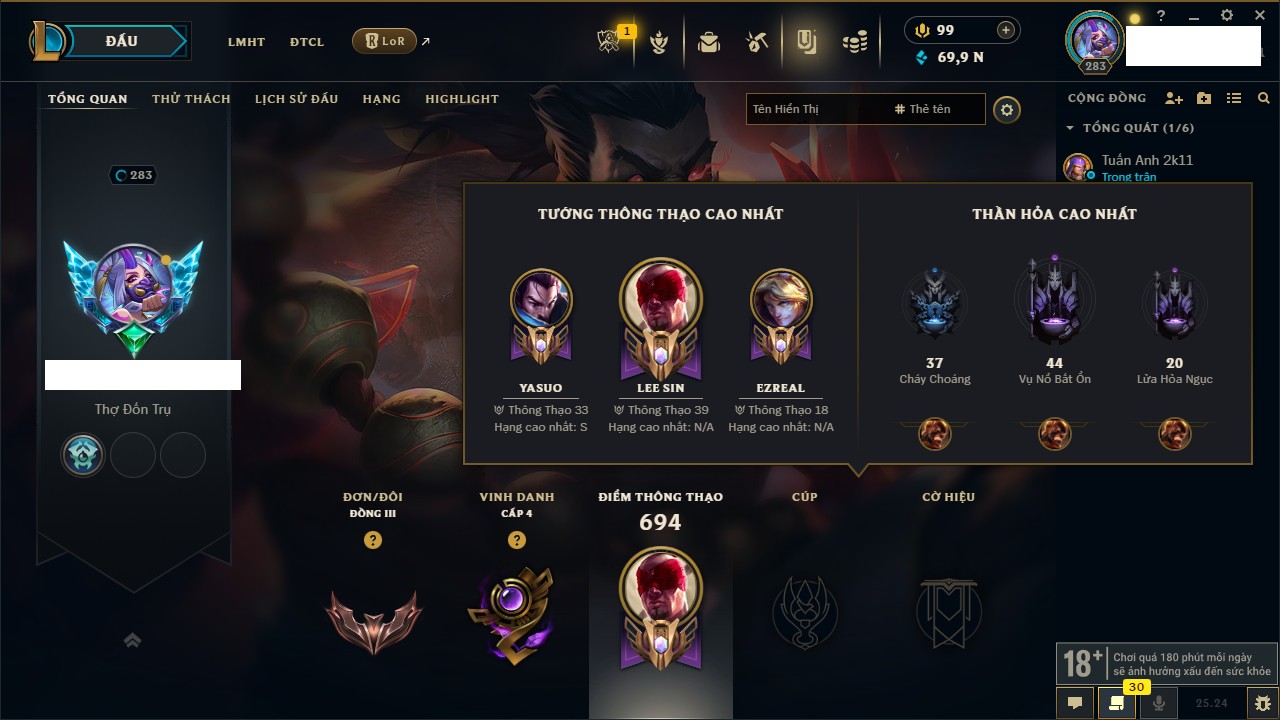
Task: Open the THỬ THÁCH tab
Action: click(x=191, y=99)
